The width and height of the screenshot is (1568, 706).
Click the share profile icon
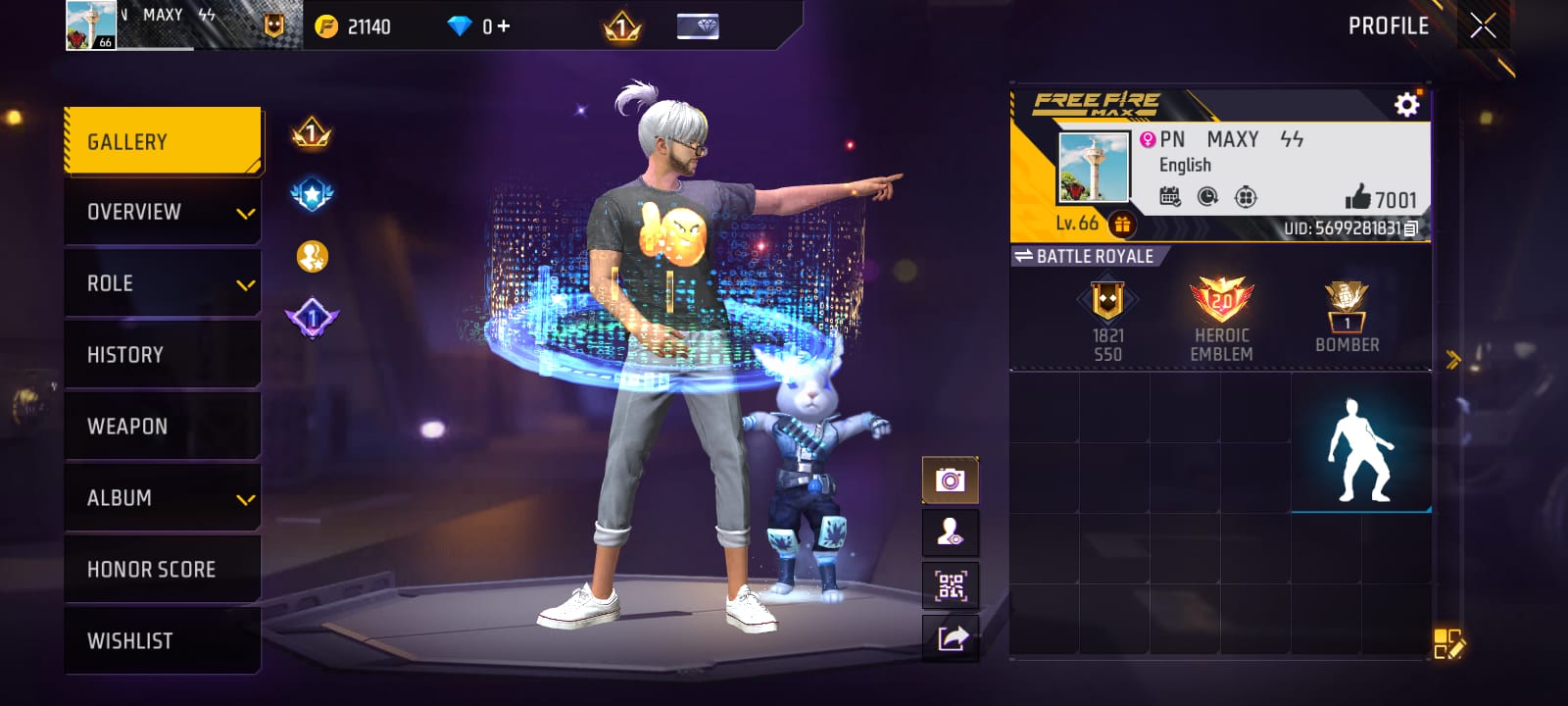(950, 638)
